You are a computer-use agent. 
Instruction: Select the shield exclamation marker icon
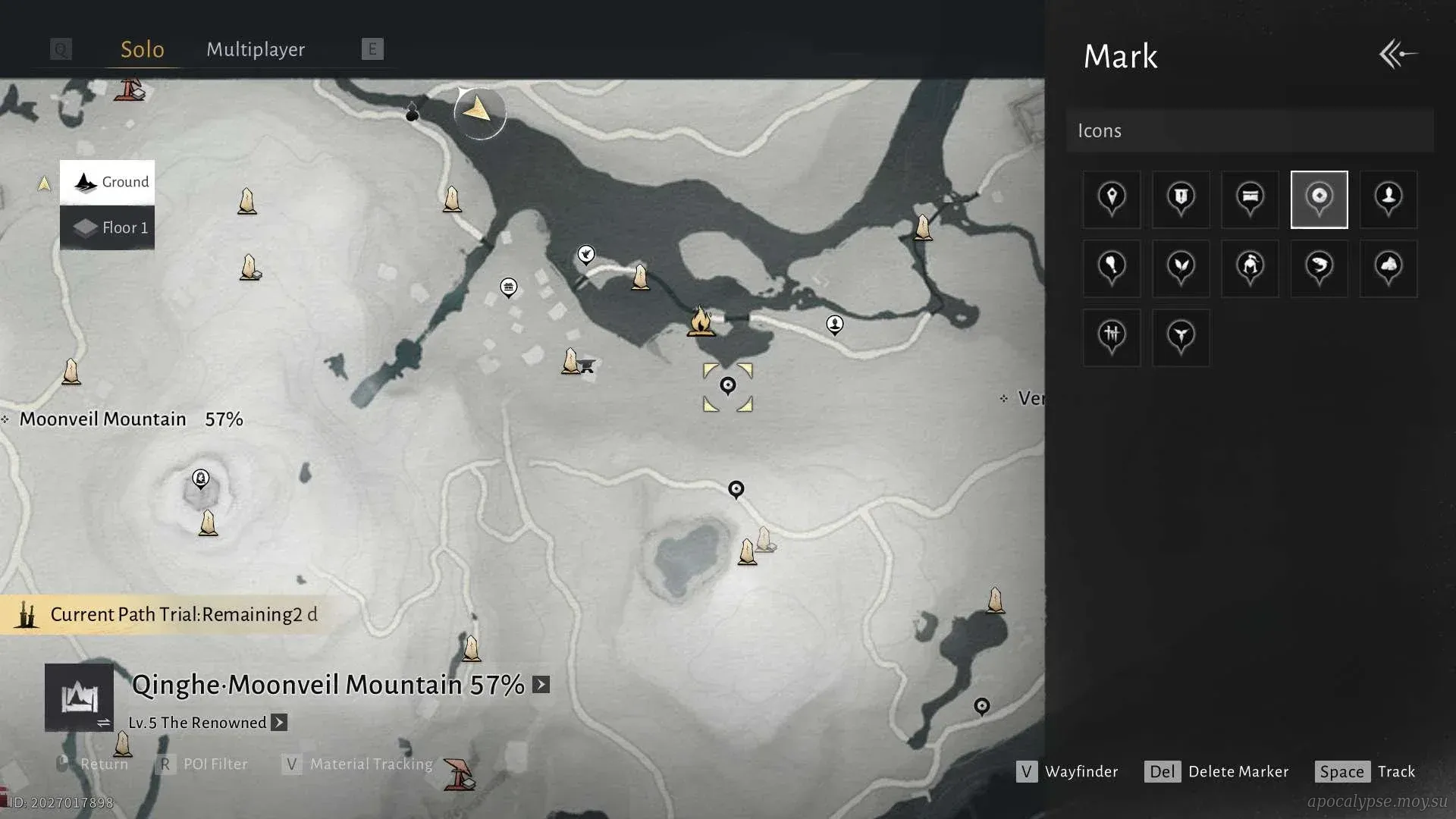click(x=1181, y=199)
